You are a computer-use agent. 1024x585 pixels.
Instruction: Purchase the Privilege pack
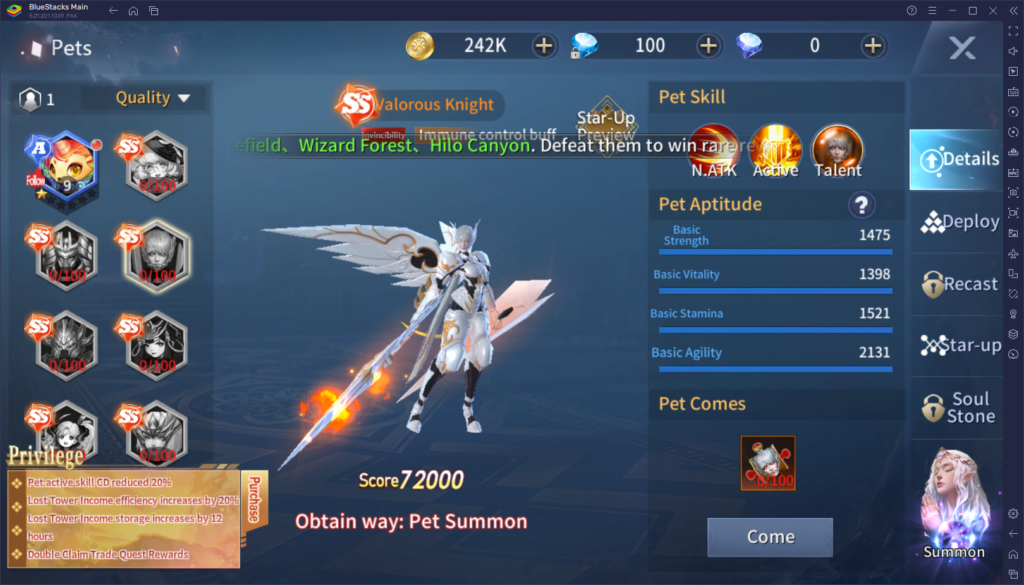[x=251, y=497]
